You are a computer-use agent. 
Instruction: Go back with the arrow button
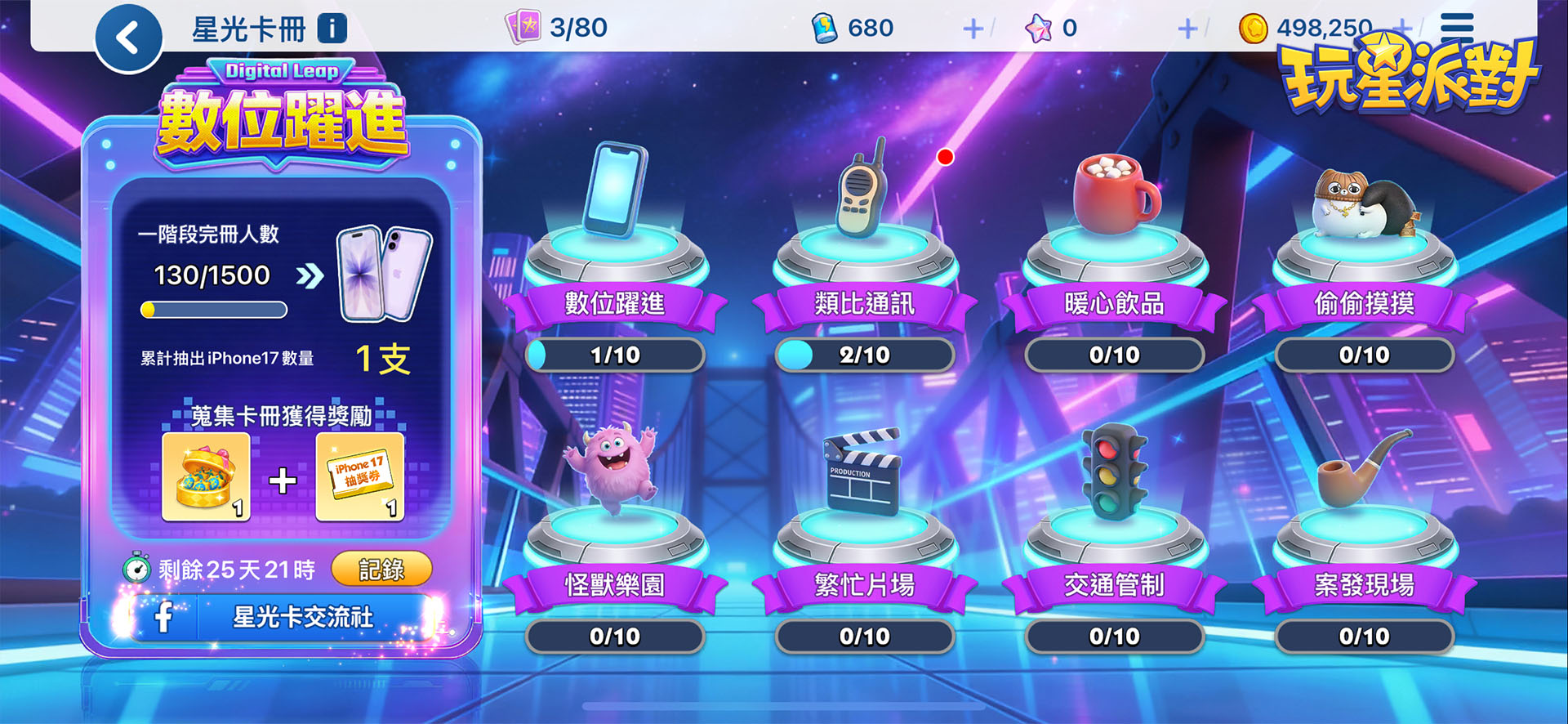click(x=128, y=38)
